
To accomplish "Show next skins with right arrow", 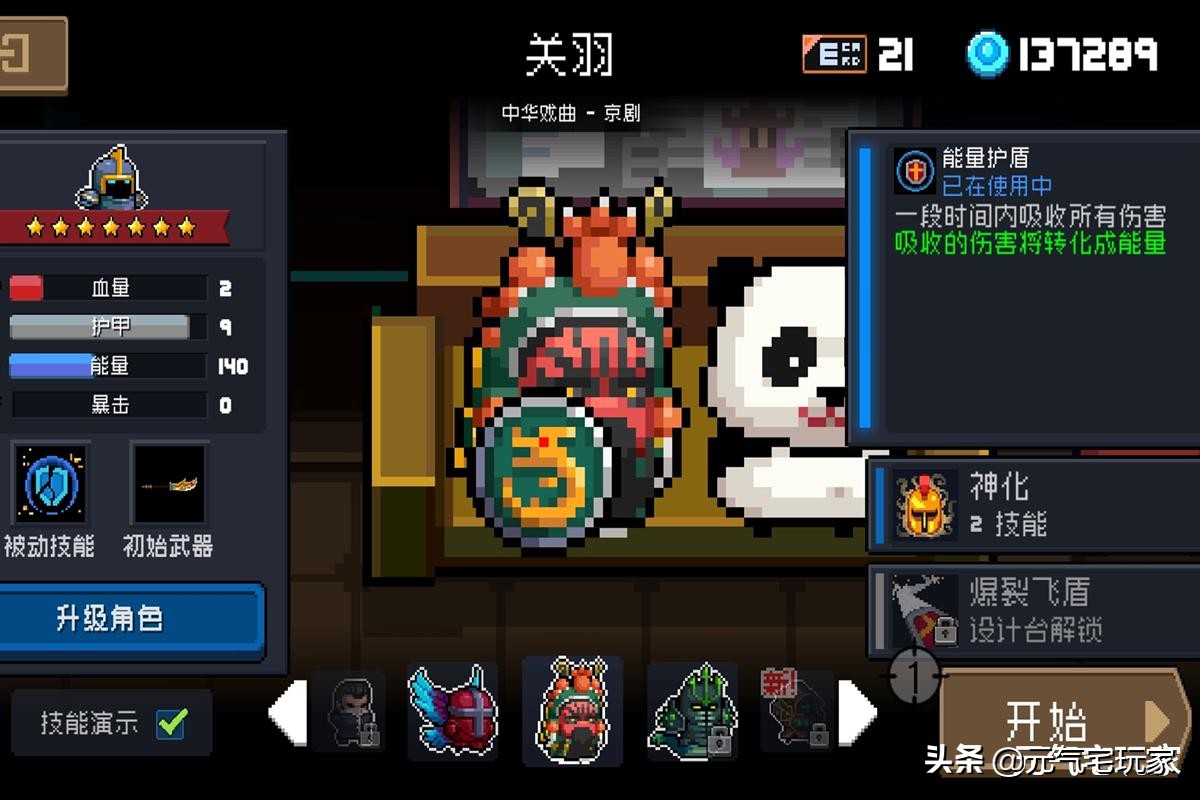I will click(857, 712).
